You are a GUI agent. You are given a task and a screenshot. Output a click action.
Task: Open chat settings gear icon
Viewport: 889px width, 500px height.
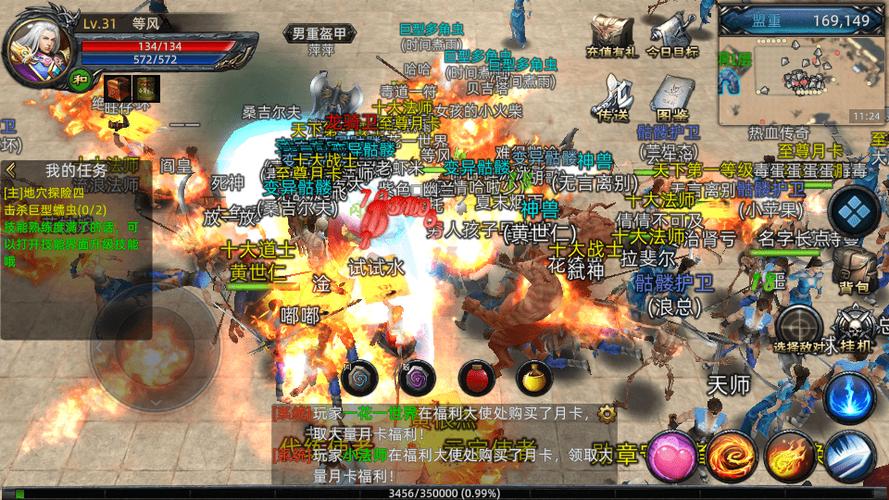pyautogui.click(x=605, y=412)
